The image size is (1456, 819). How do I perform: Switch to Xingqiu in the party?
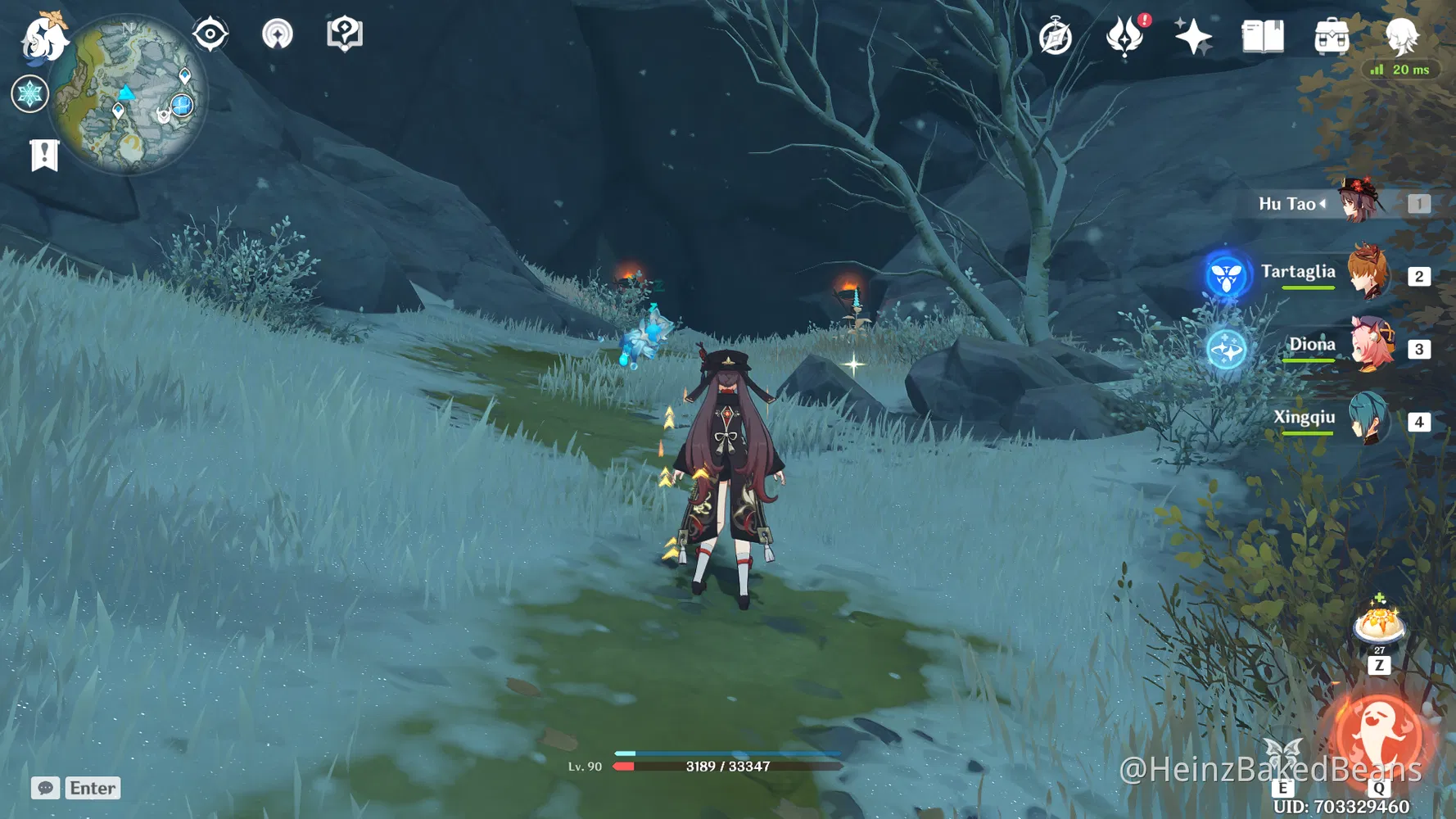pyautogui.click(x=1370, y=420)
